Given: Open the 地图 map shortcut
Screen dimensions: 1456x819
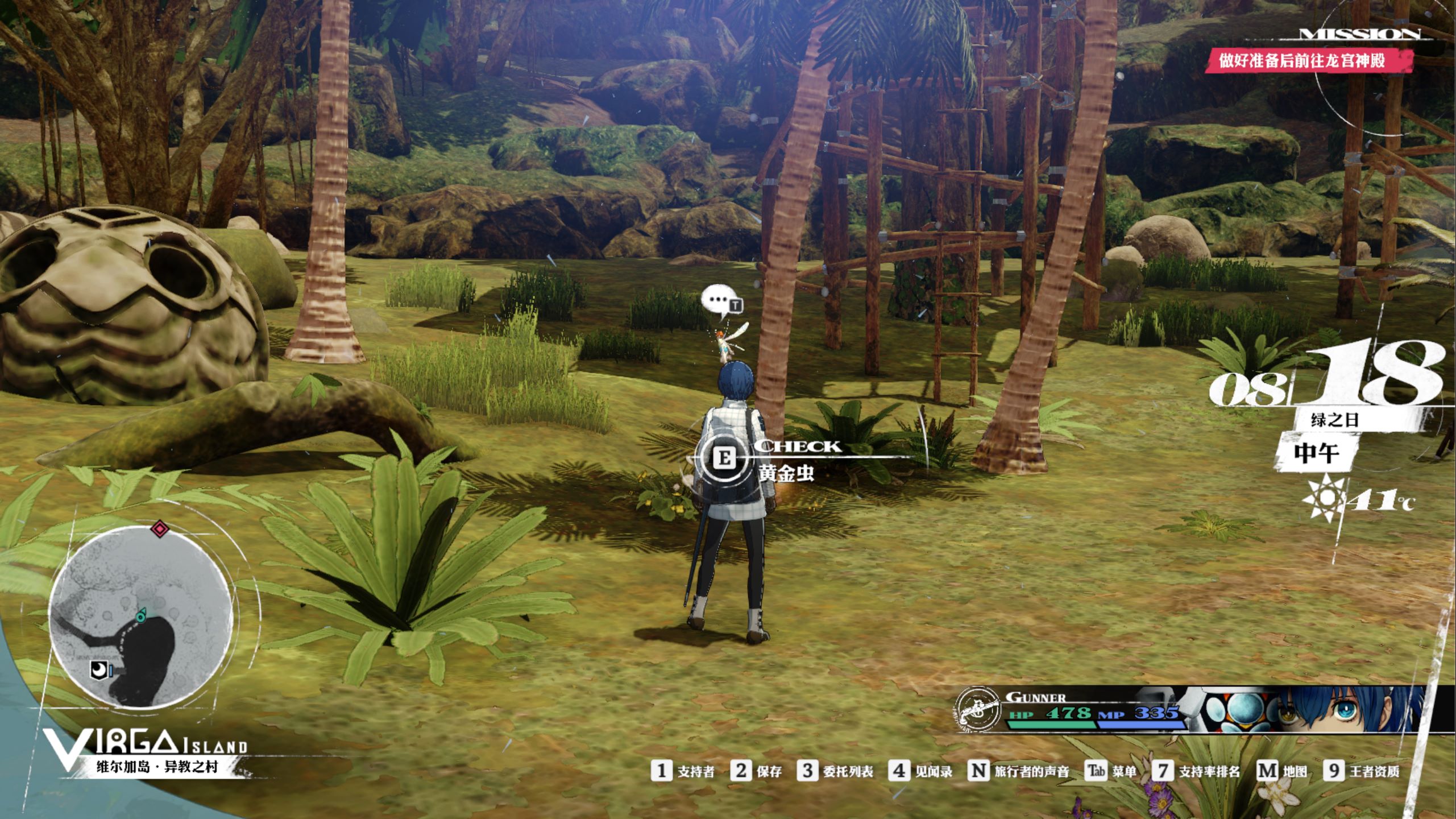Looking at the screenshot, I should coord(1282,771).
